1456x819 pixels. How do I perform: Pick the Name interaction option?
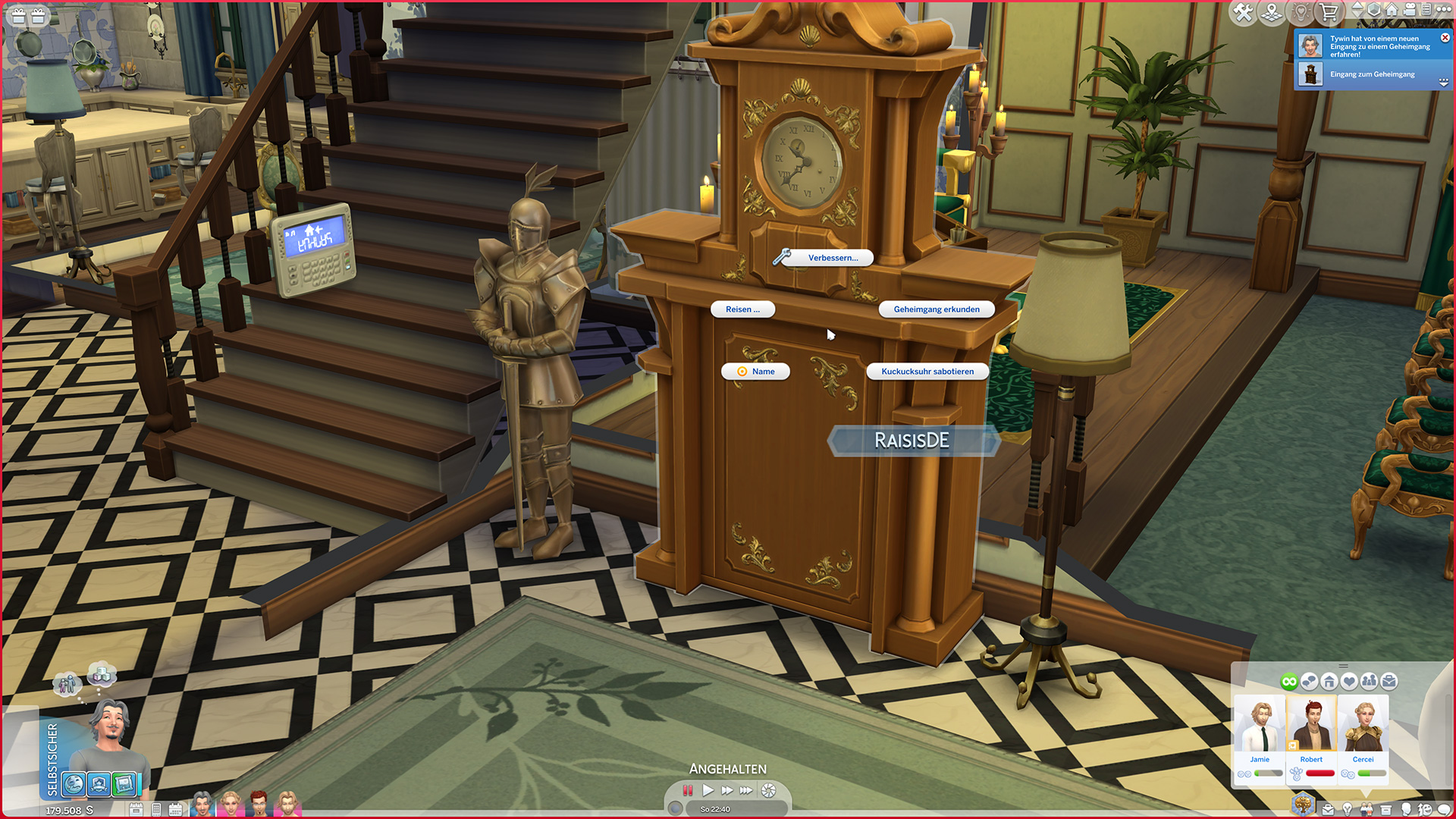point(756,372)
